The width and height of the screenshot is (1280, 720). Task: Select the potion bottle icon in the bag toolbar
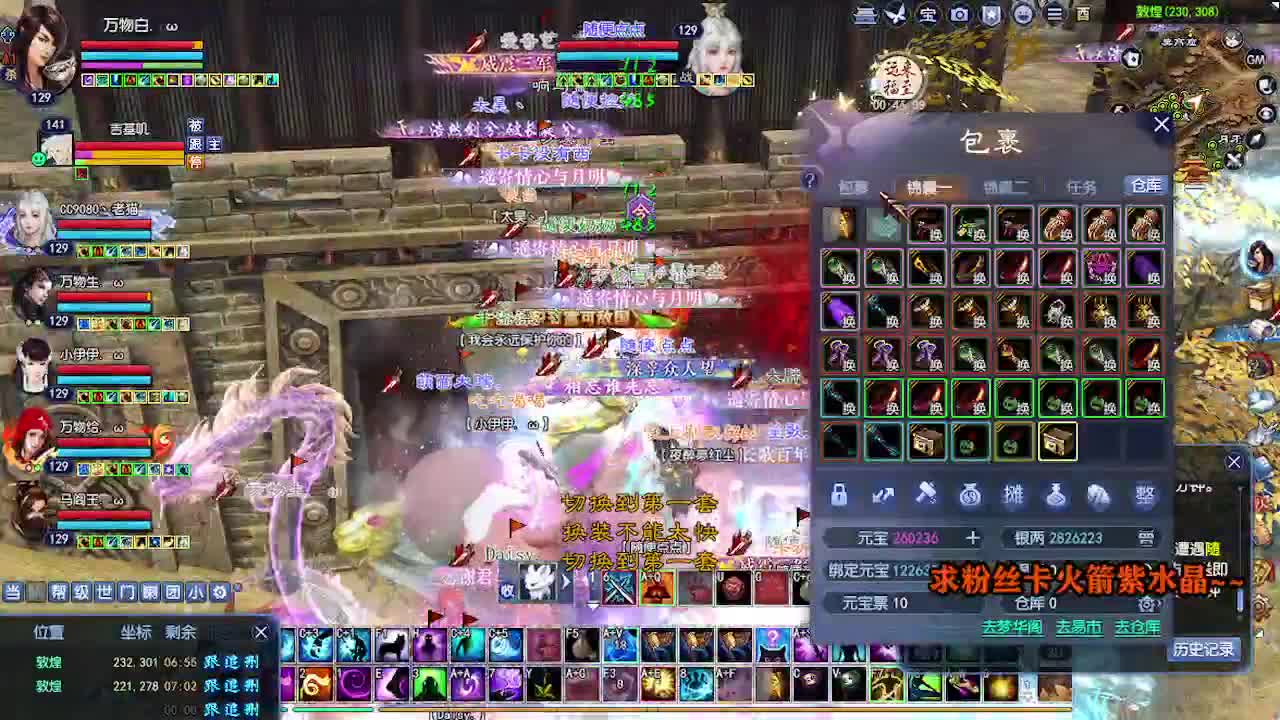coord(1054,495)
